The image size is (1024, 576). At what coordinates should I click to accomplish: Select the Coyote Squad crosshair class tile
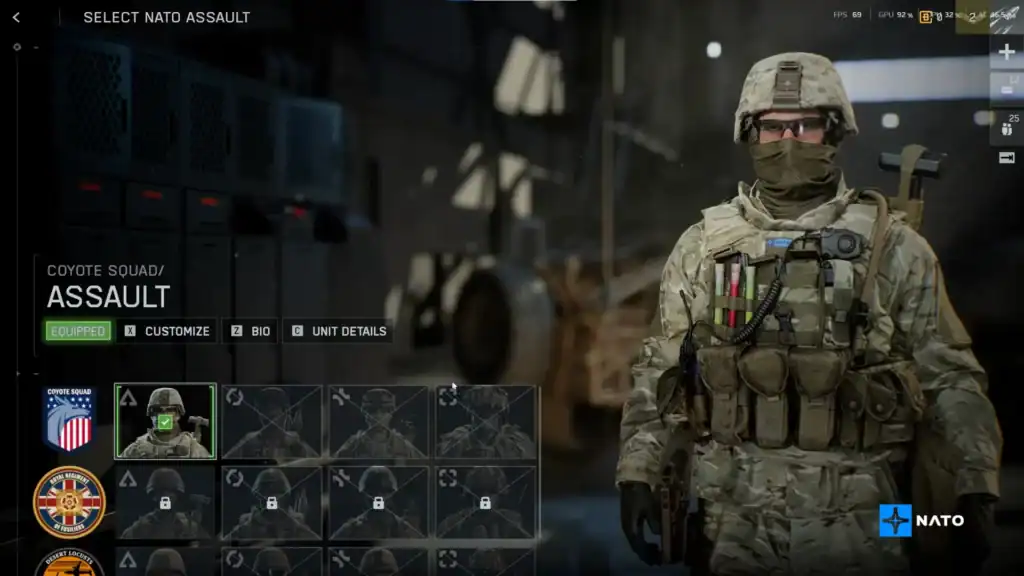(x=486, y=421)
